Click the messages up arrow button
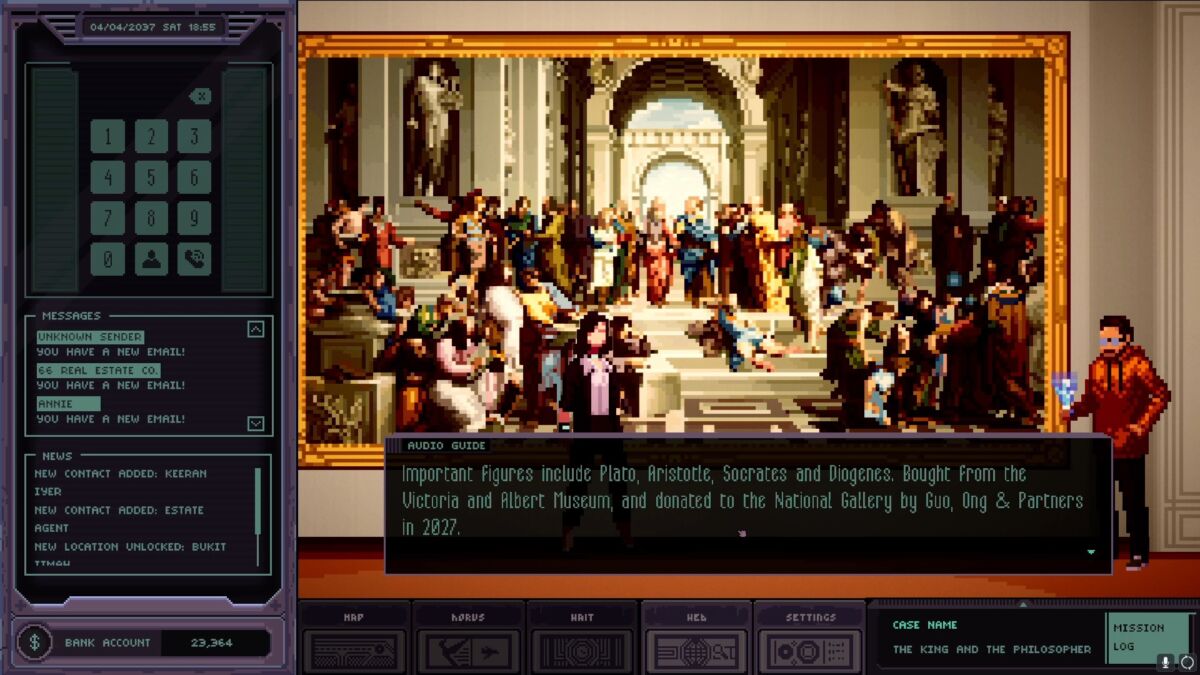This screenshot has height=675, width=1200. tap(256, 329)
